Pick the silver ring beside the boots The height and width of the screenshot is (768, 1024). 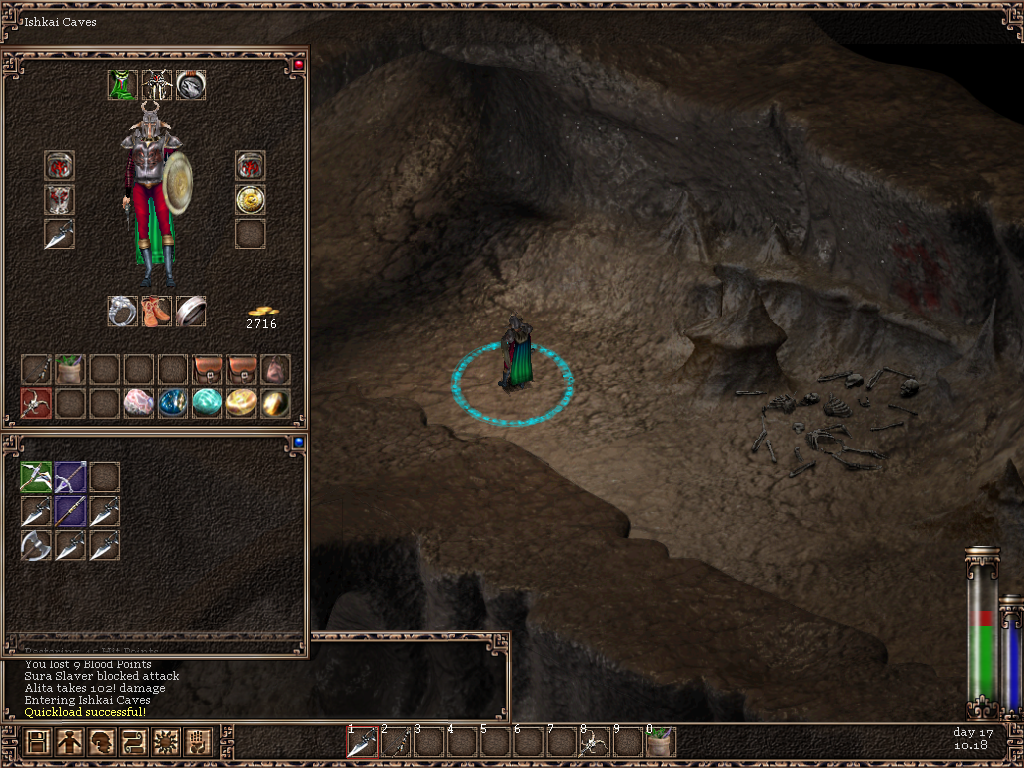[x=123, y=311]
